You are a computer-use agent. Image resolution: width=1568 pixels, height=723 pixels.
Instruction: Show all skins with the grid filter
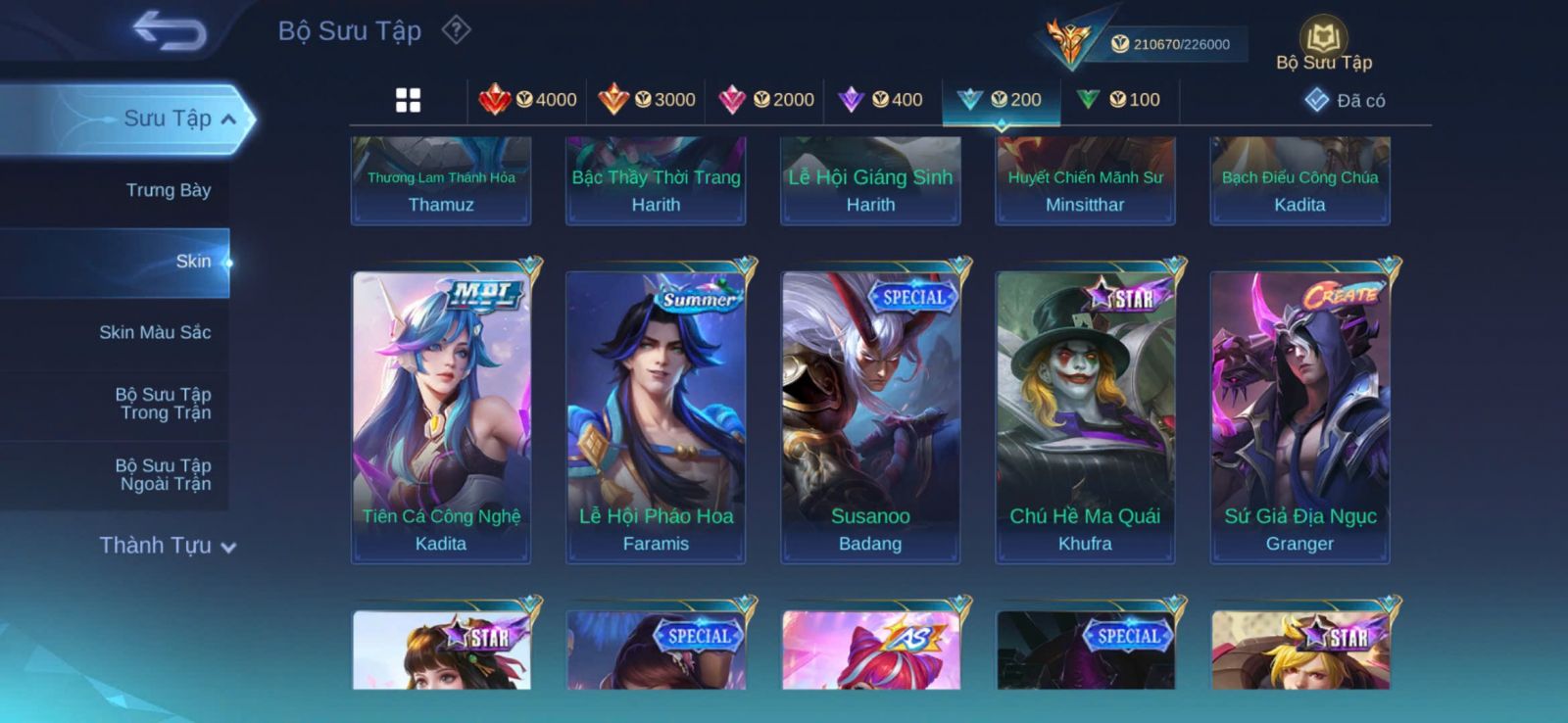tap(408, 100)
